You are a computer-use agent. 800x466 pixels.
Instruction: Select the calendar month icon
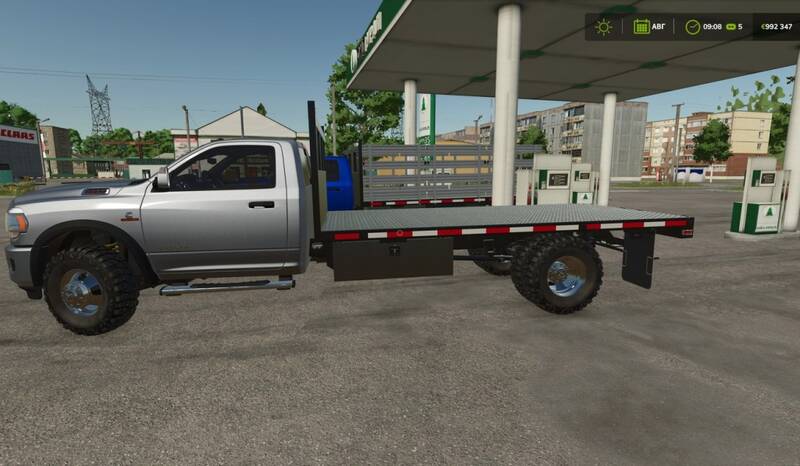(x=641, y=27)
